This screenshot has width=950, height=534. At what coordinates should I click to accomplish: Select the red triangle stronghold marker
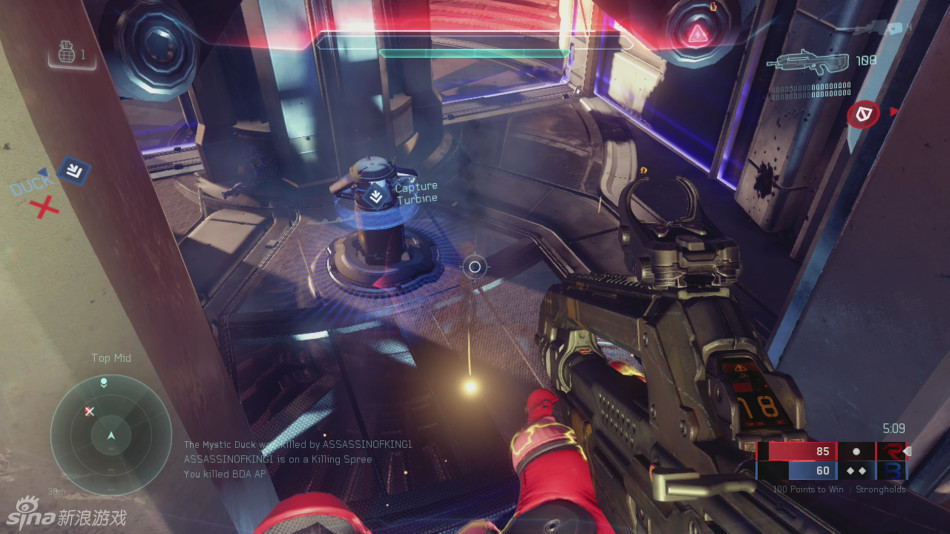696,36
